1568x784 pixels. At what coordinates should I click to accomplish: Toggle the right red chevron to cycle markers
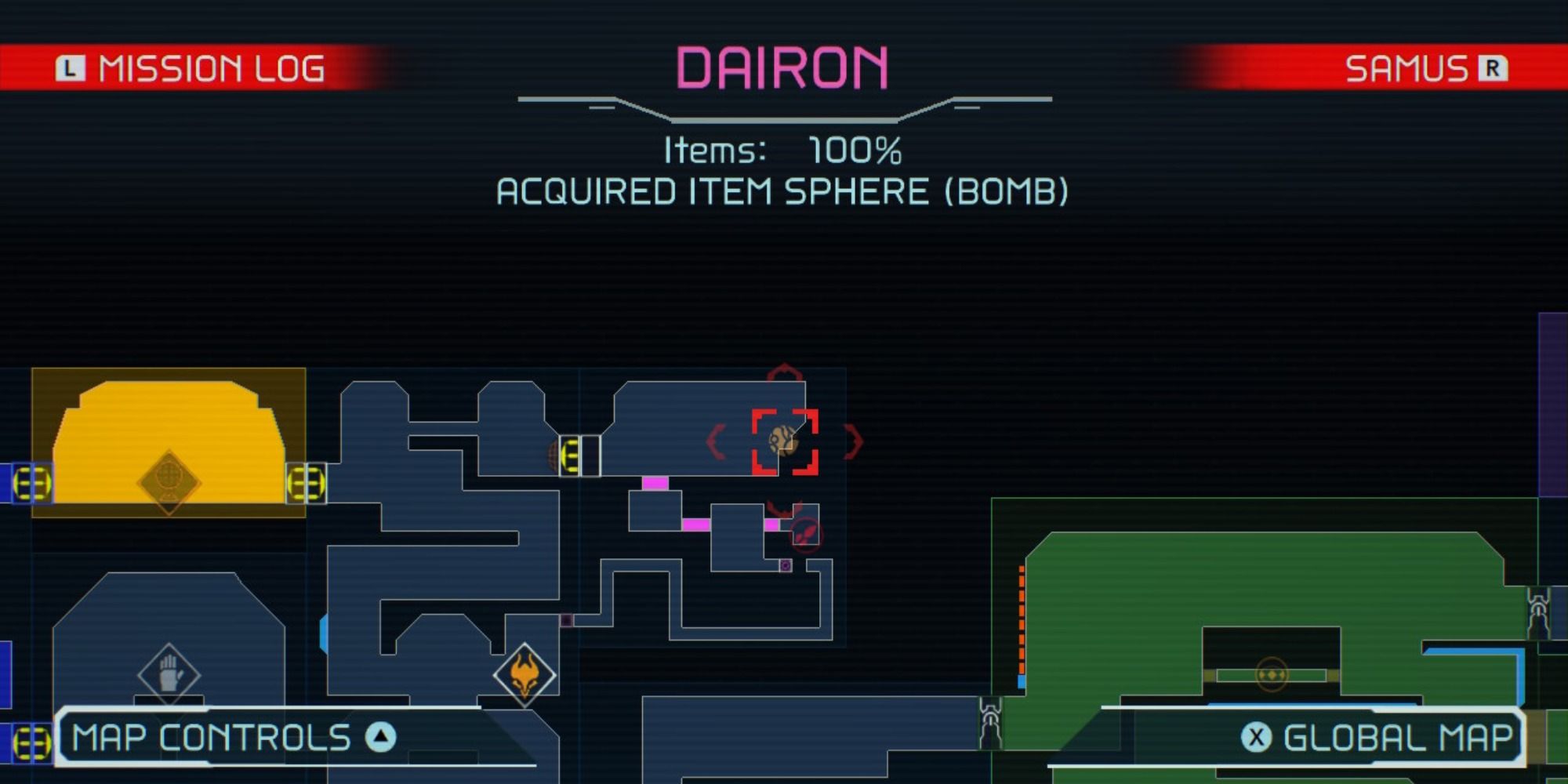click(852, 441)
